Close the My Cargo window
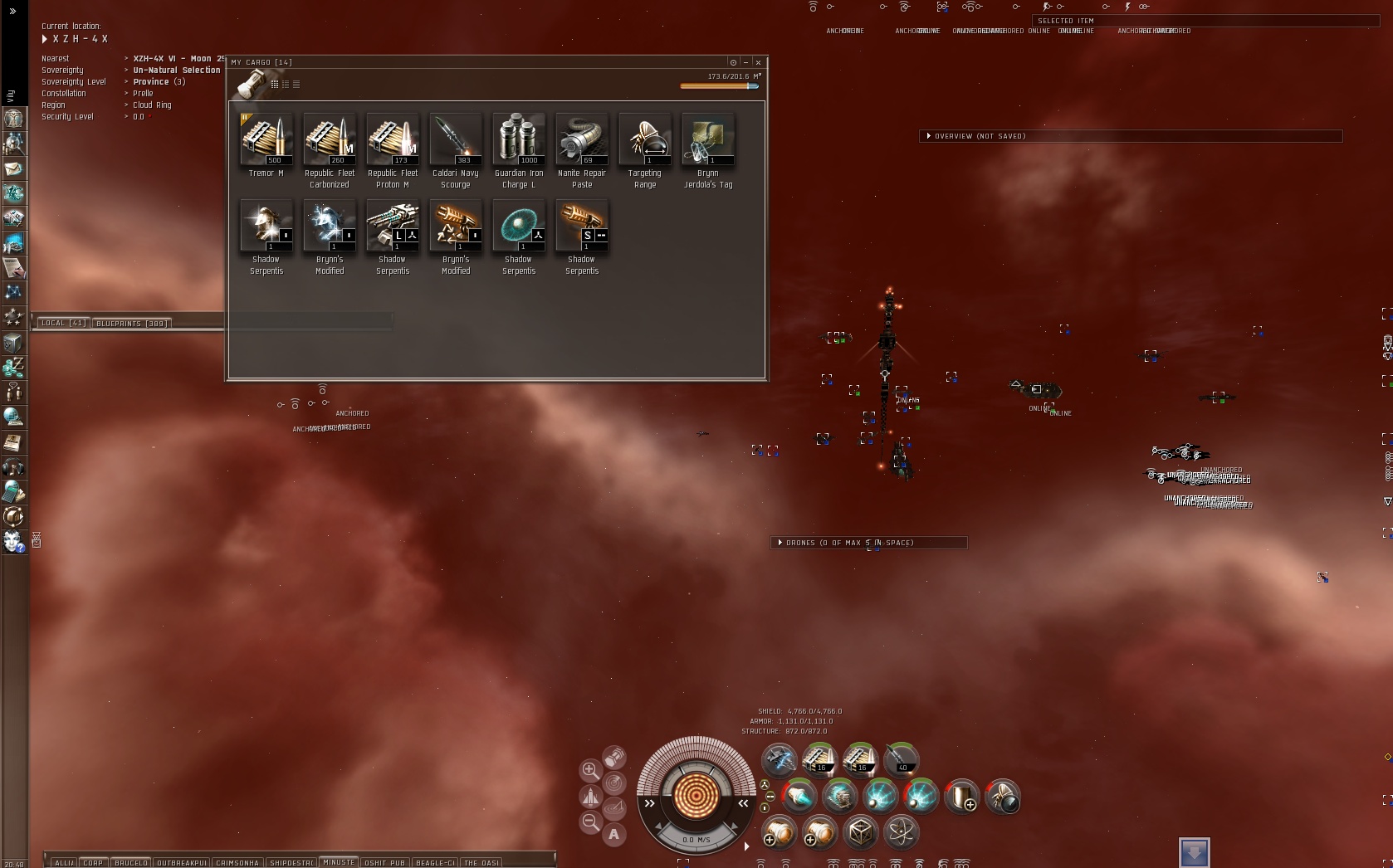 [x=758, y=62]
